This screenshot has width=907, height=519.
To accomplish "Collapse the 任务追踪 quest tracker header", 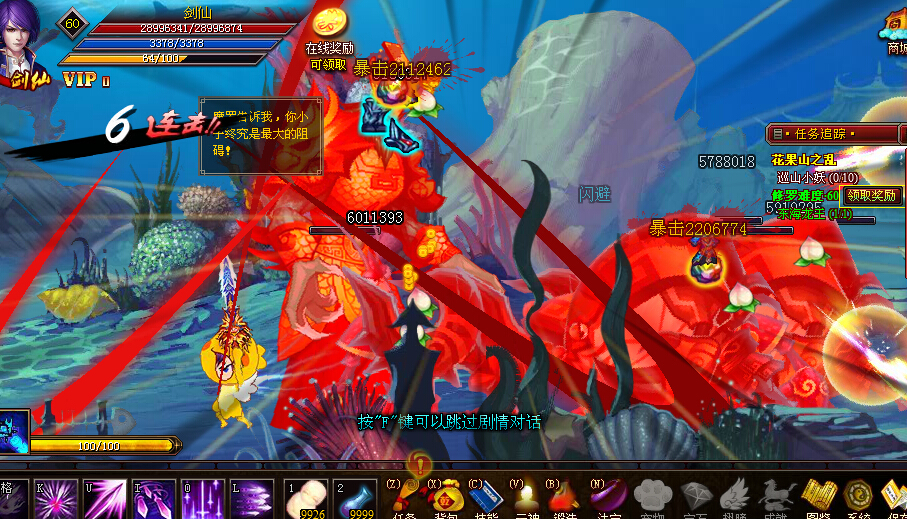I will [x=777, y=133].
